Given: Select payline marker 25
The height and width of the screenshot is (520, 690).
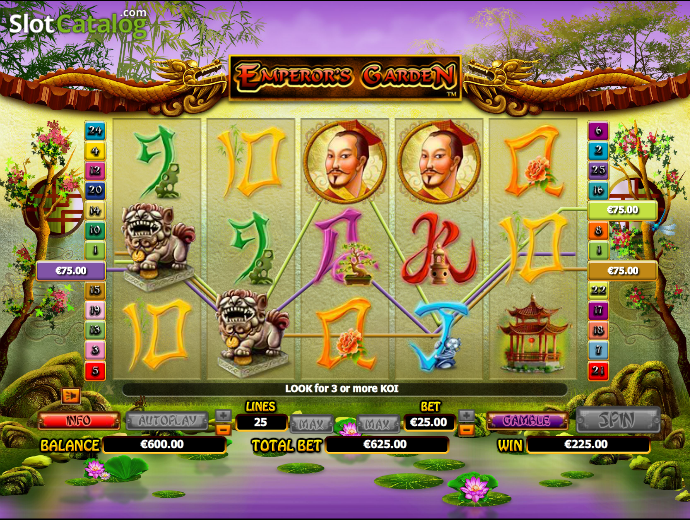Looking at the screenshot, I should [598, 170].
